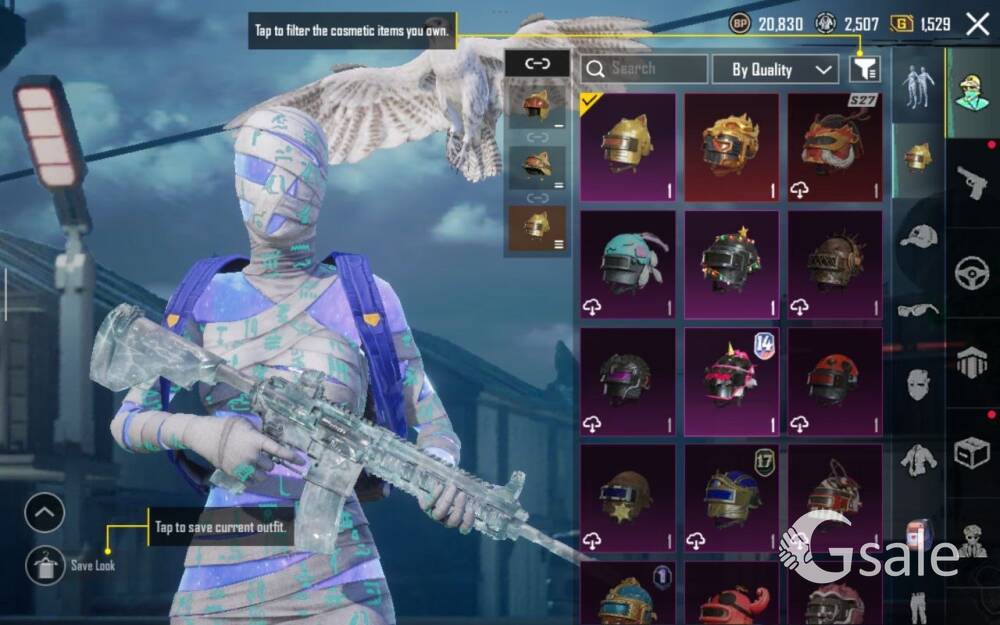1000x625 pixels.
Task: Open the baseball cap category
Action: (x=918, y=236)
